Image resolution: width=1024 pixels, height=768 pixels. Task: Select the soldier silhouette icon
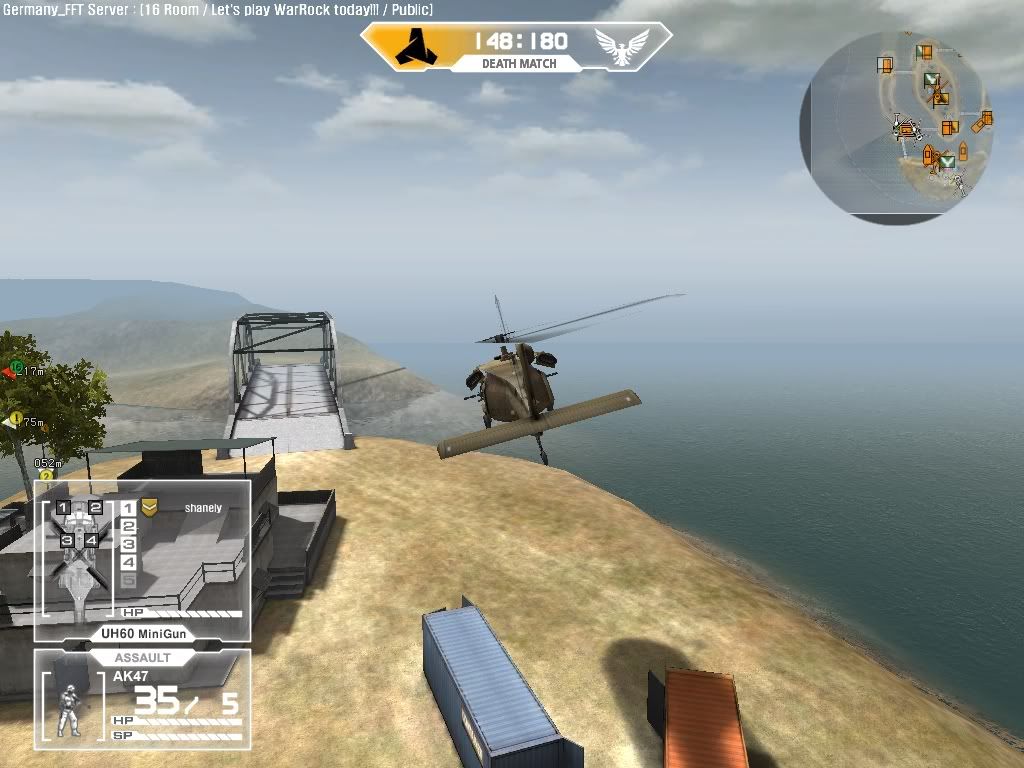point(69,710)
